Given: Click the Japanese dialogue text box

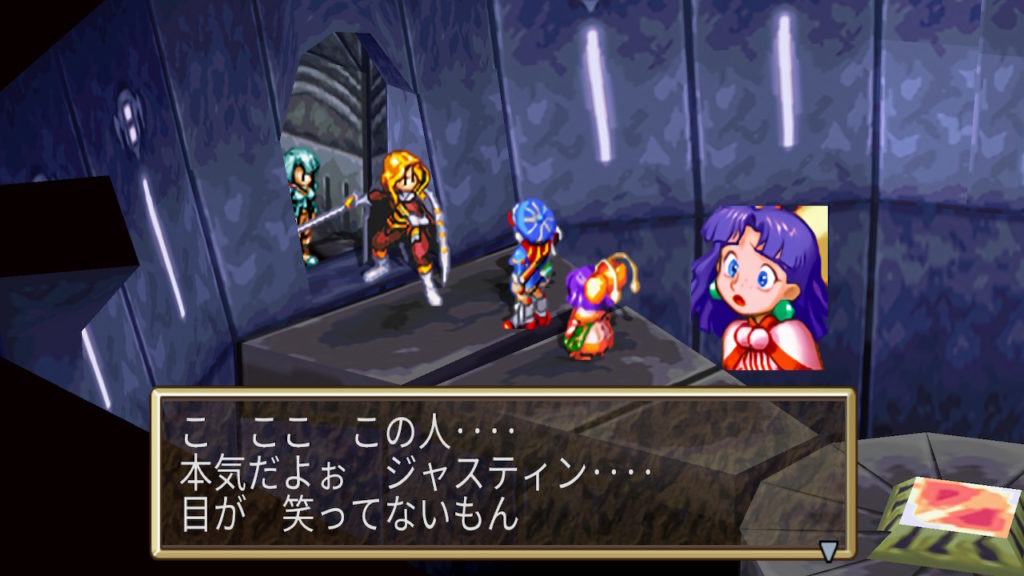Looking at the screenshot, I should coord(503,473).
